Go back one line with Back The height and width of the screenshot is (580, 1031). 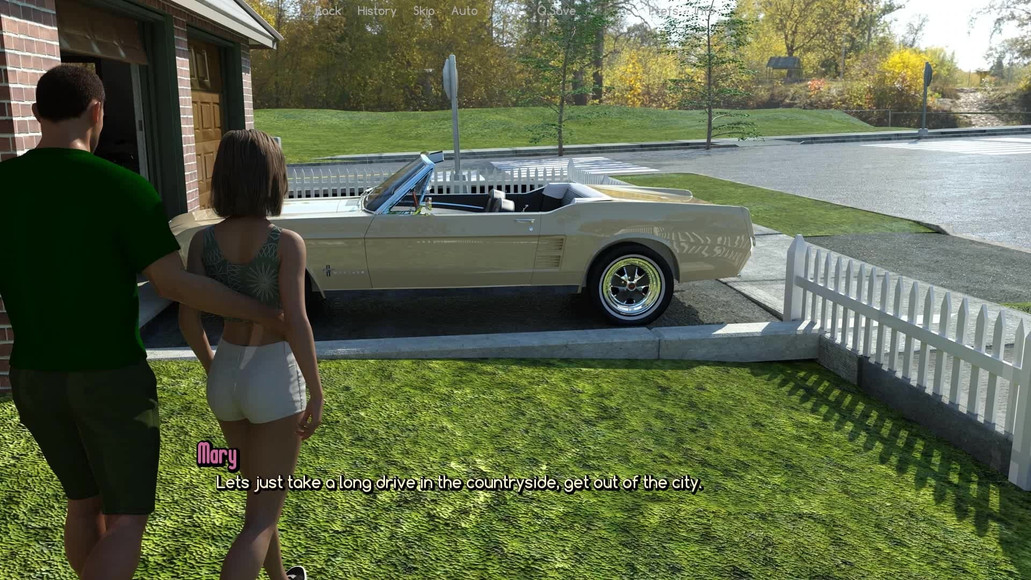tap(328, 11)
